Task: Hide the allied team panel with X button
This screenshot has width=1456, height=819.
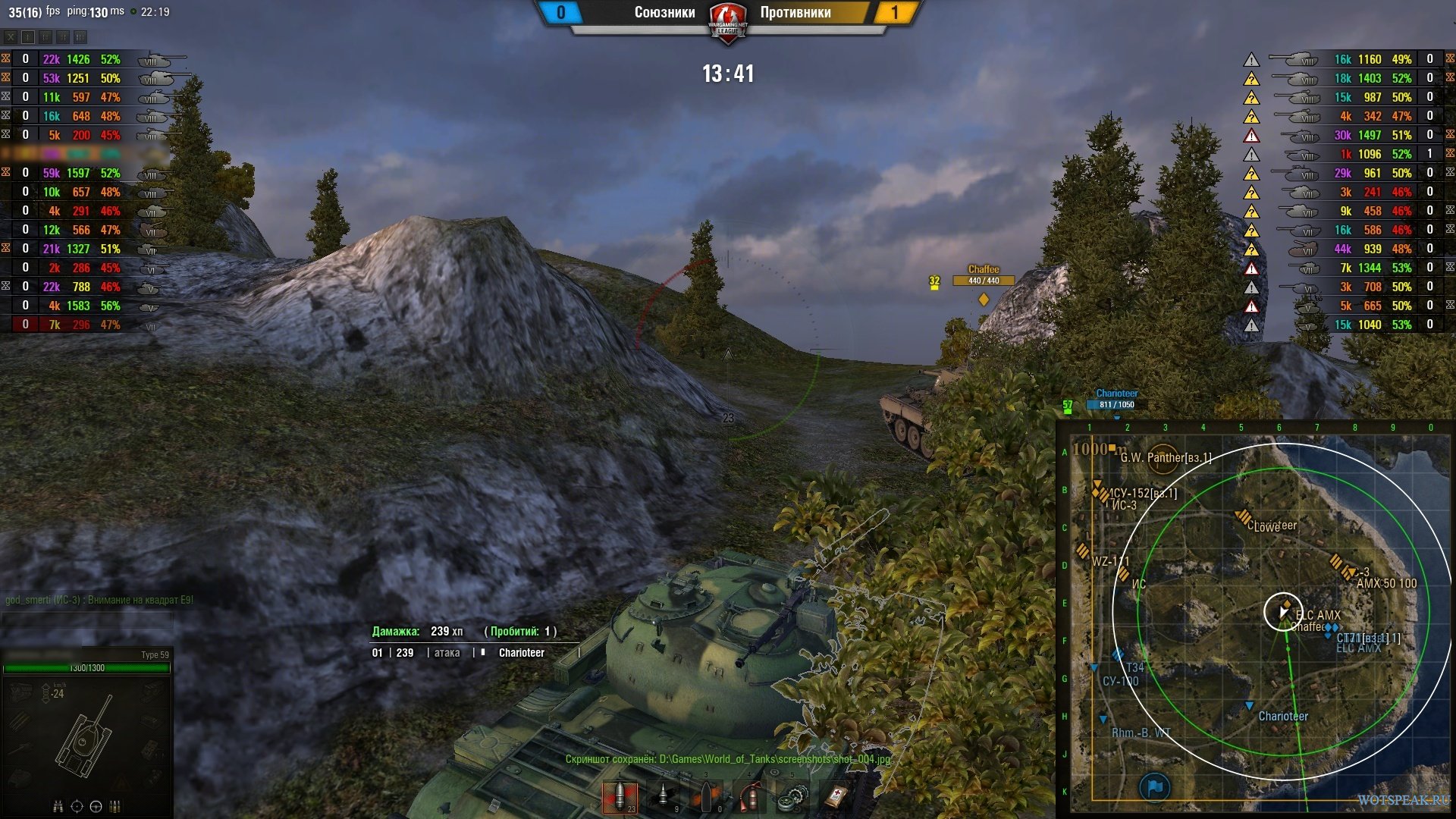Action: coord(11,36)
